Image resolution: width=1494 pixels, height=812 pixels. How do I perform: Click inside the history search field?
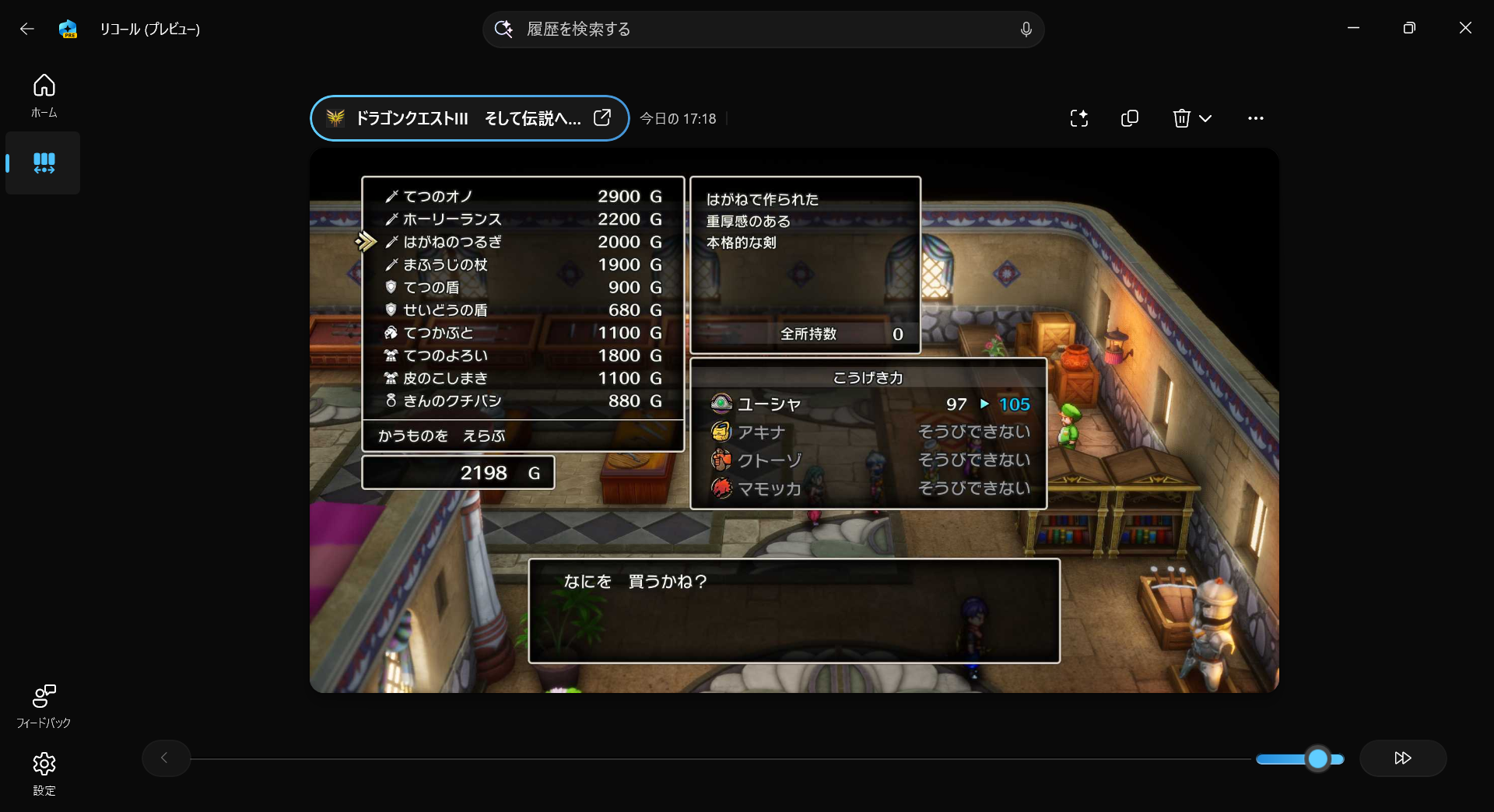[763, 29]
